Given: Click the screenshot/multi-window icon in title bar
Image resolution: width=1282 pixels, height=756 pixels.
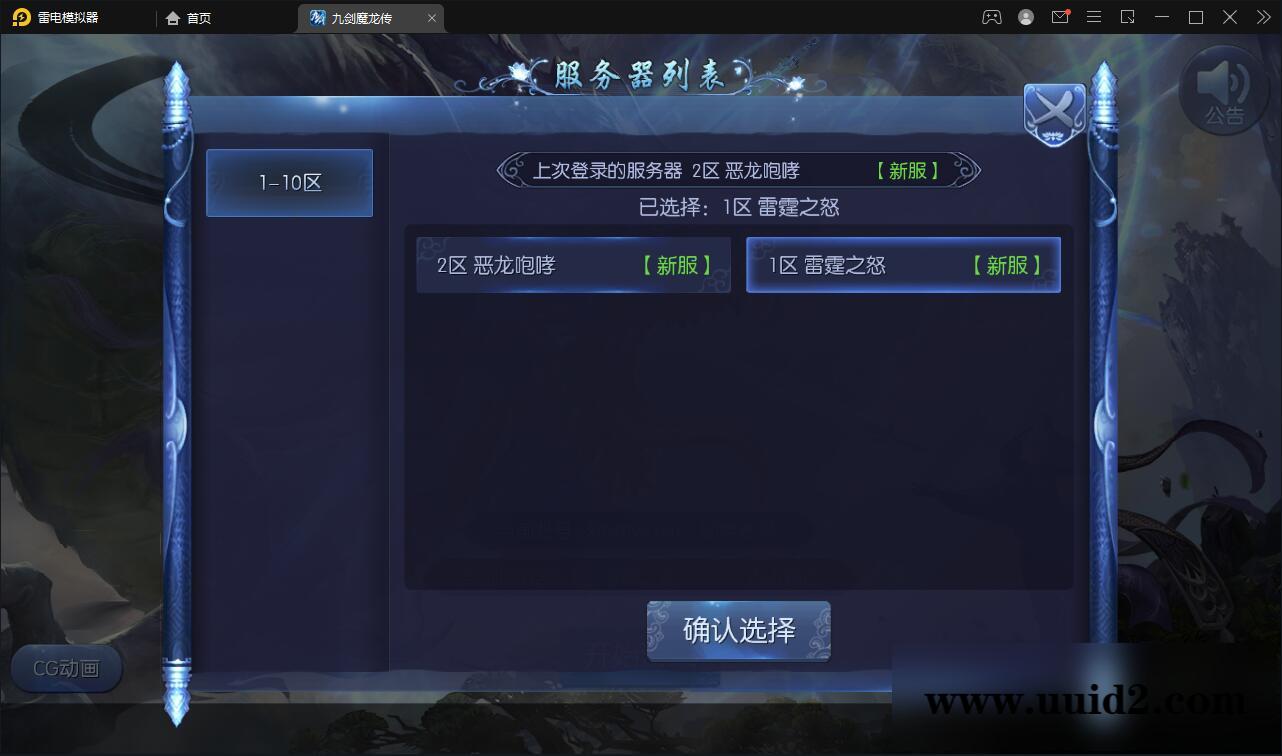Looking at the screenshot, I should (1128, 17).
